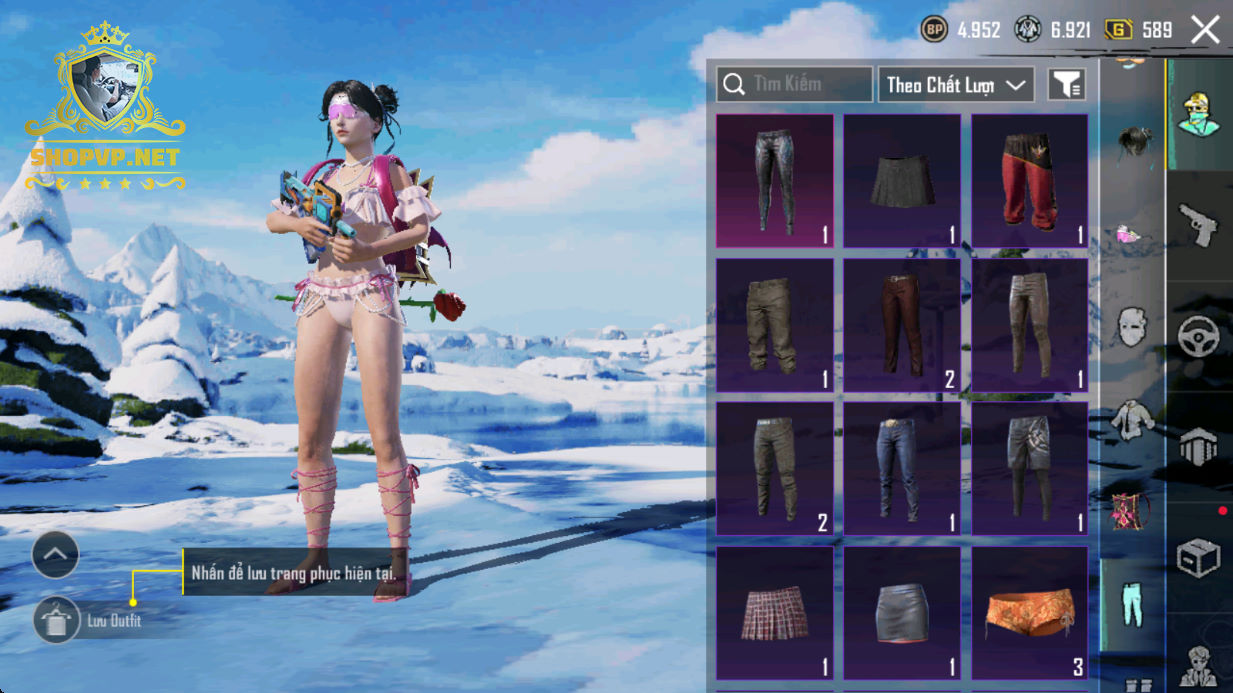Select the blue jeans item
Image resolution: width=1233 pixels, height=693 pixels.
click(x=902, y=468)
